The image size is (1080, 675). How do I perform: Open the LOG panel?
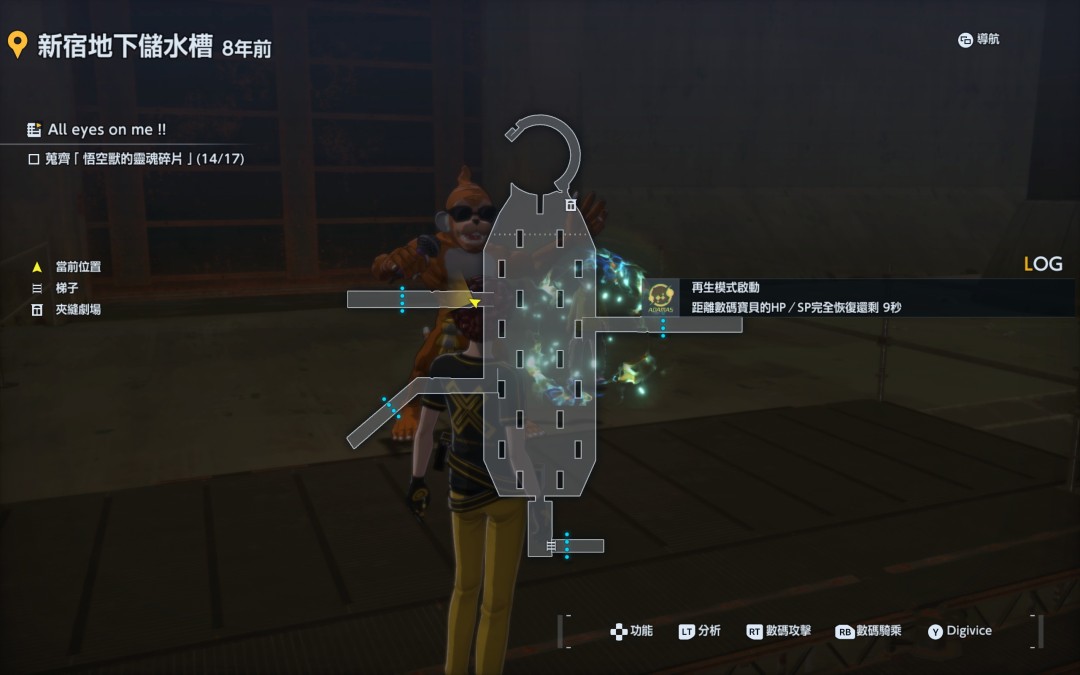click(x=1043, y=264)
